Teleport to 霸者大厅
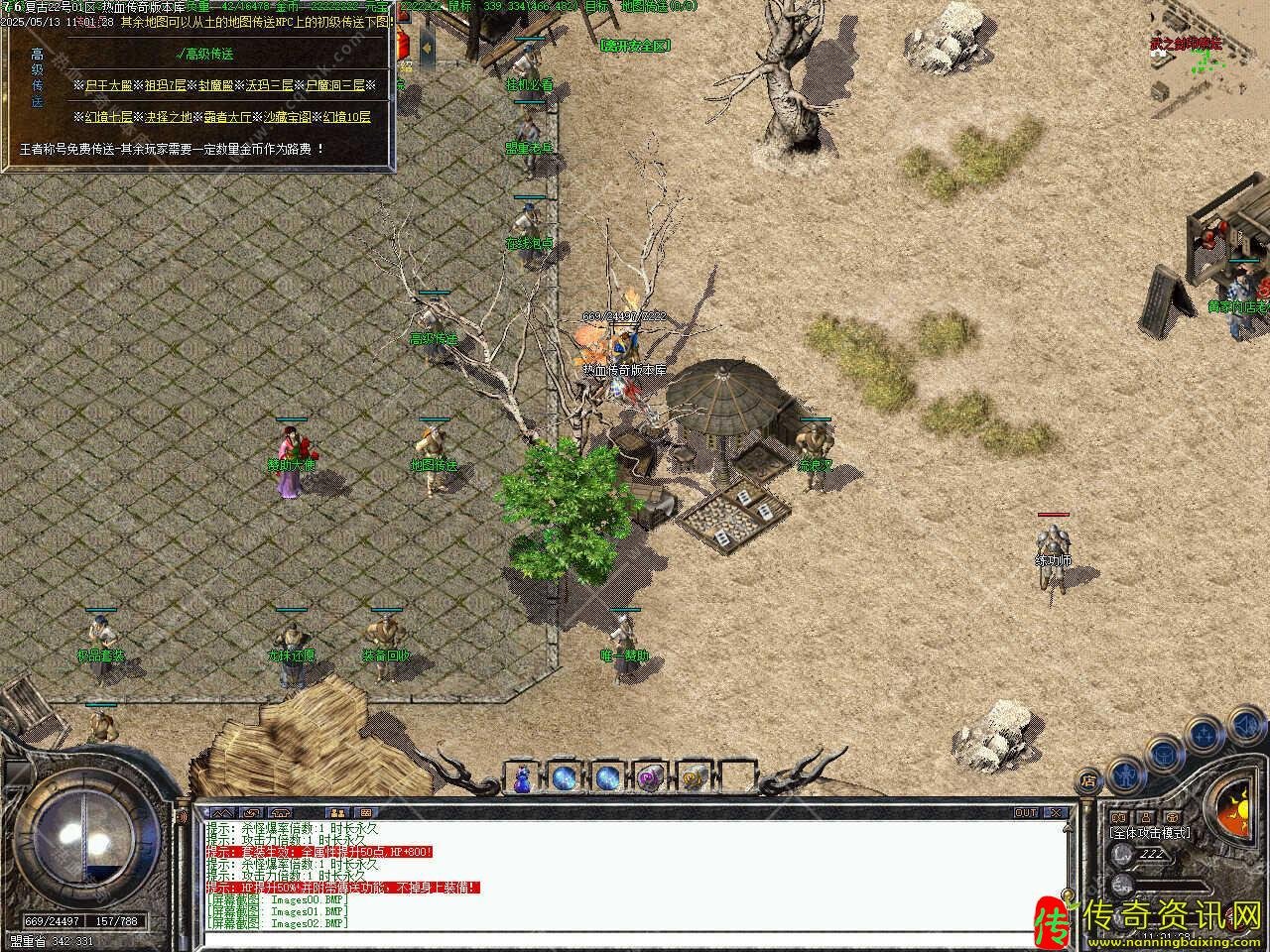This screenshot has height=952, width=1270. [x=228, y=117]
